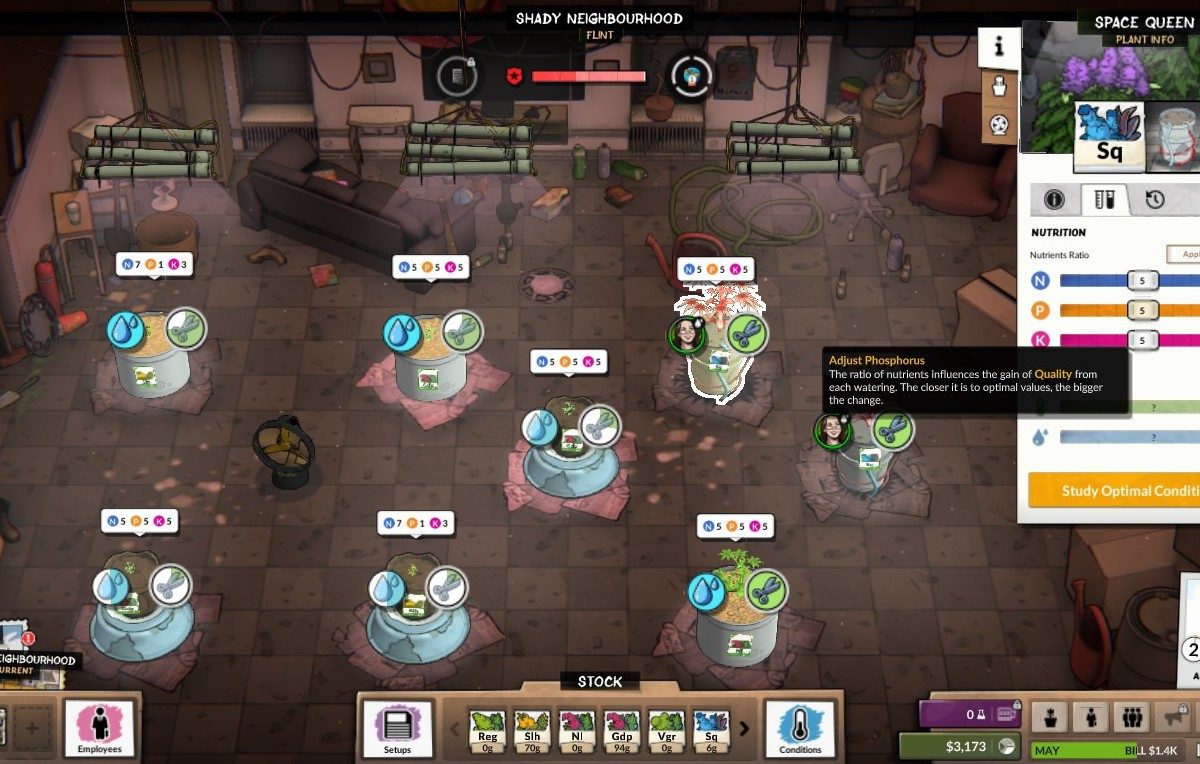
Task: Select the Vgr strain in stock
Action: [667, 729]
